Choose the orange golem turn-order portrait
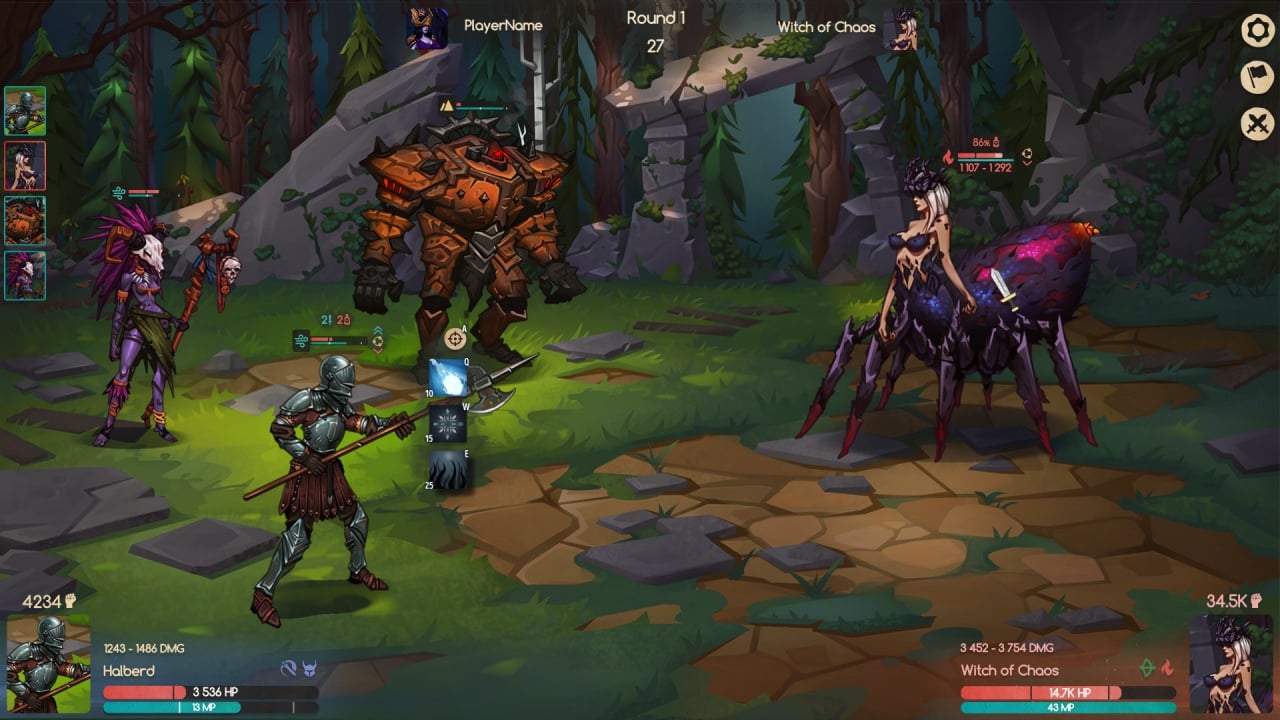 tap(25, 221)
